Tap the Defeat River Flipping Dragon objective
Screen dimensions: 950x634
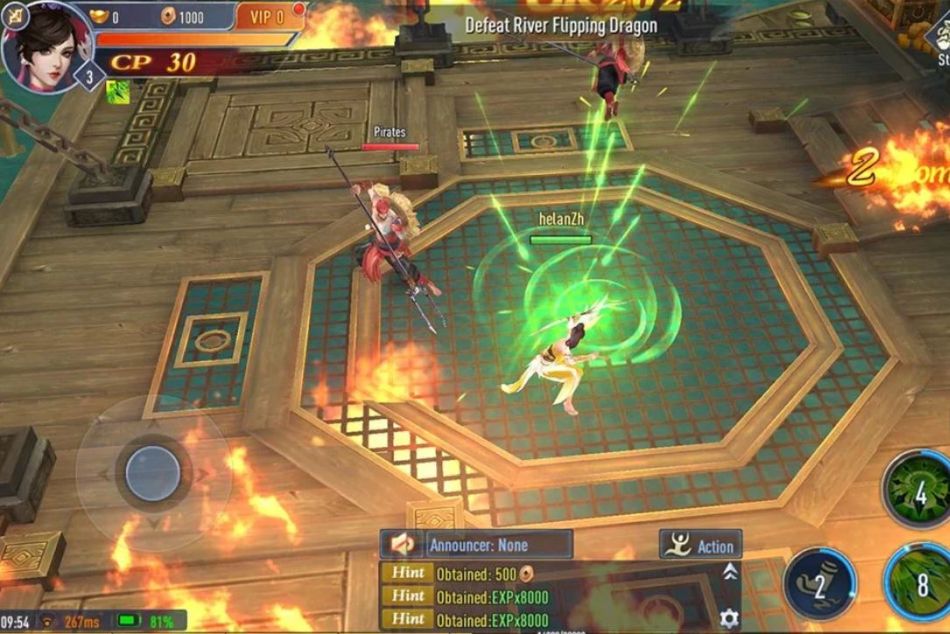[561, 25]
